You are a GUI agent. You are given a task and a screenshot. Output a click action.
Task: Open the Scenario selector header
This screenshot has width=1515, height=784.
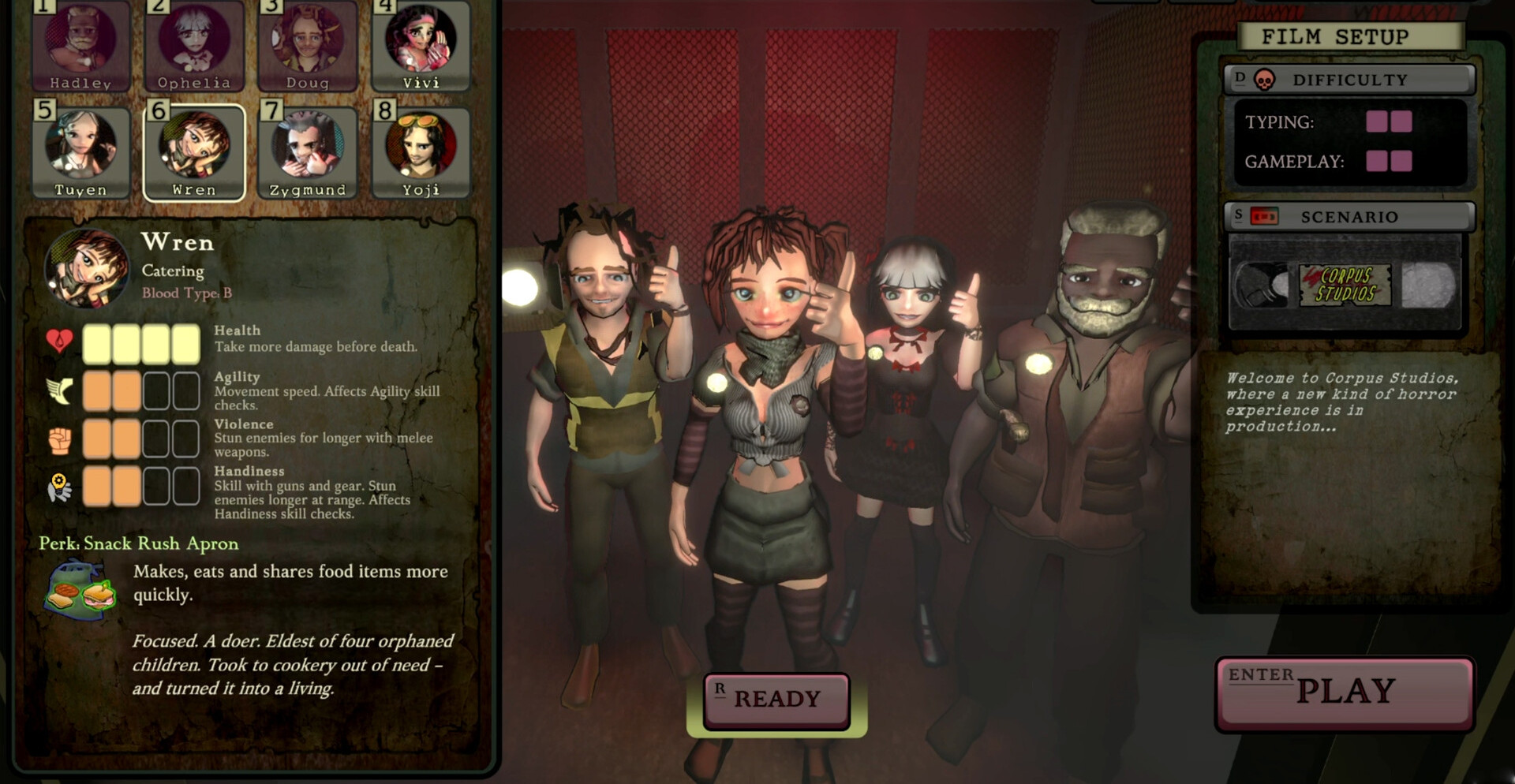1349,217
